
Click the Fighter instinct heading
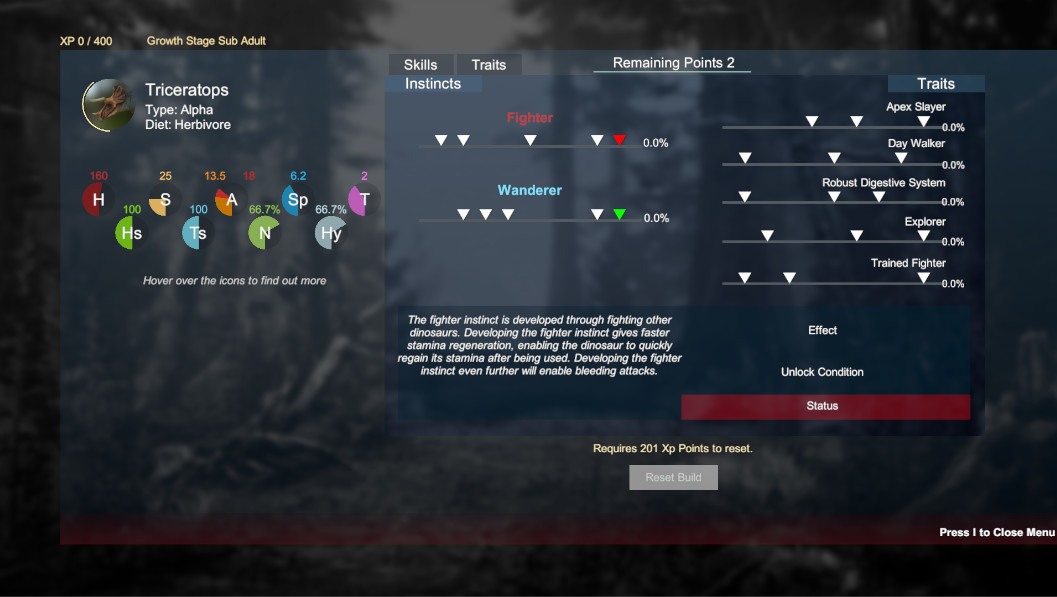click(529, 118)
